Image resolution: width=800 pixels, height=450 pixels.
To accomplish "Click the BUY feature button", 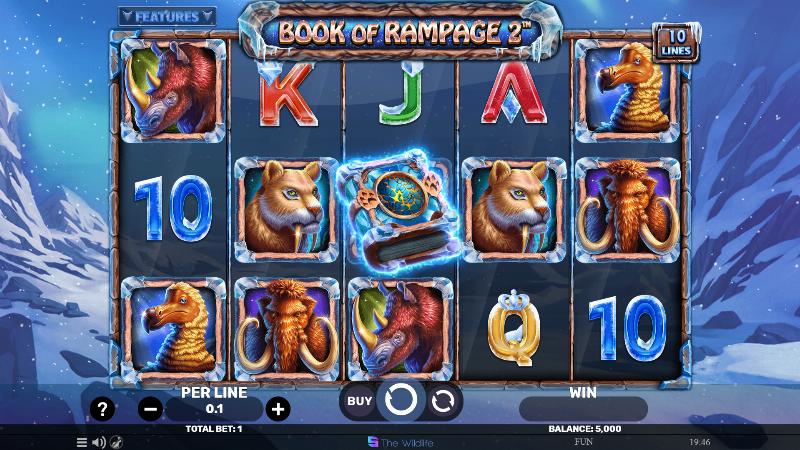I will 358,401.
